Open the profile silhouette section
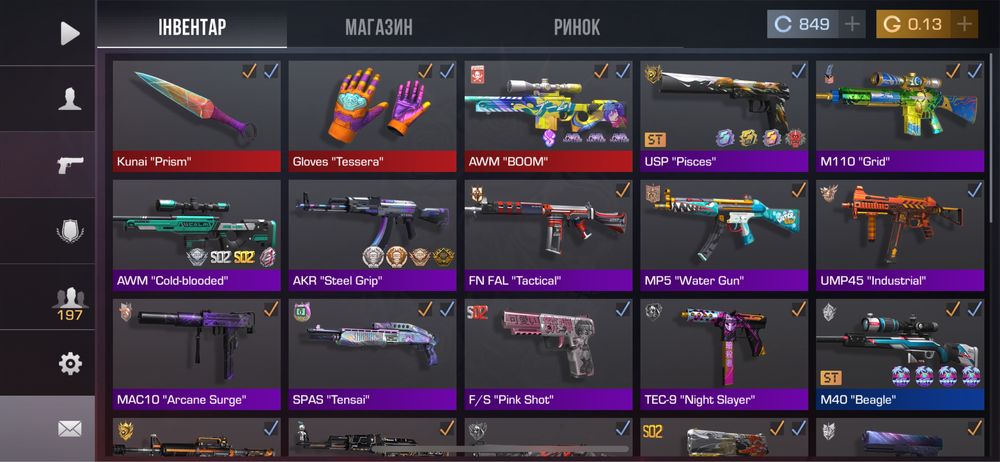 (x=69, y=99)
